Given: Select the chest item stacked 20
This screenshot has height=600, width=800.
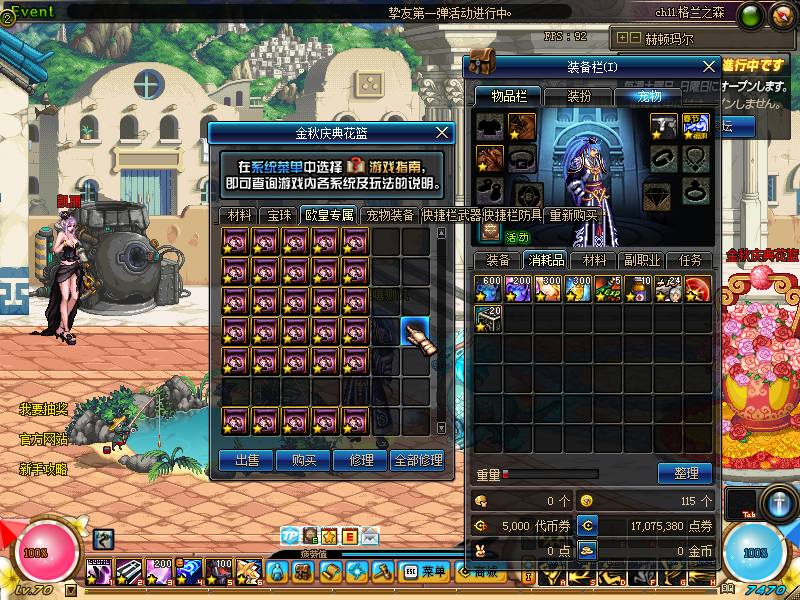Looking at the screenshot, I should click(x=488, y=318).
